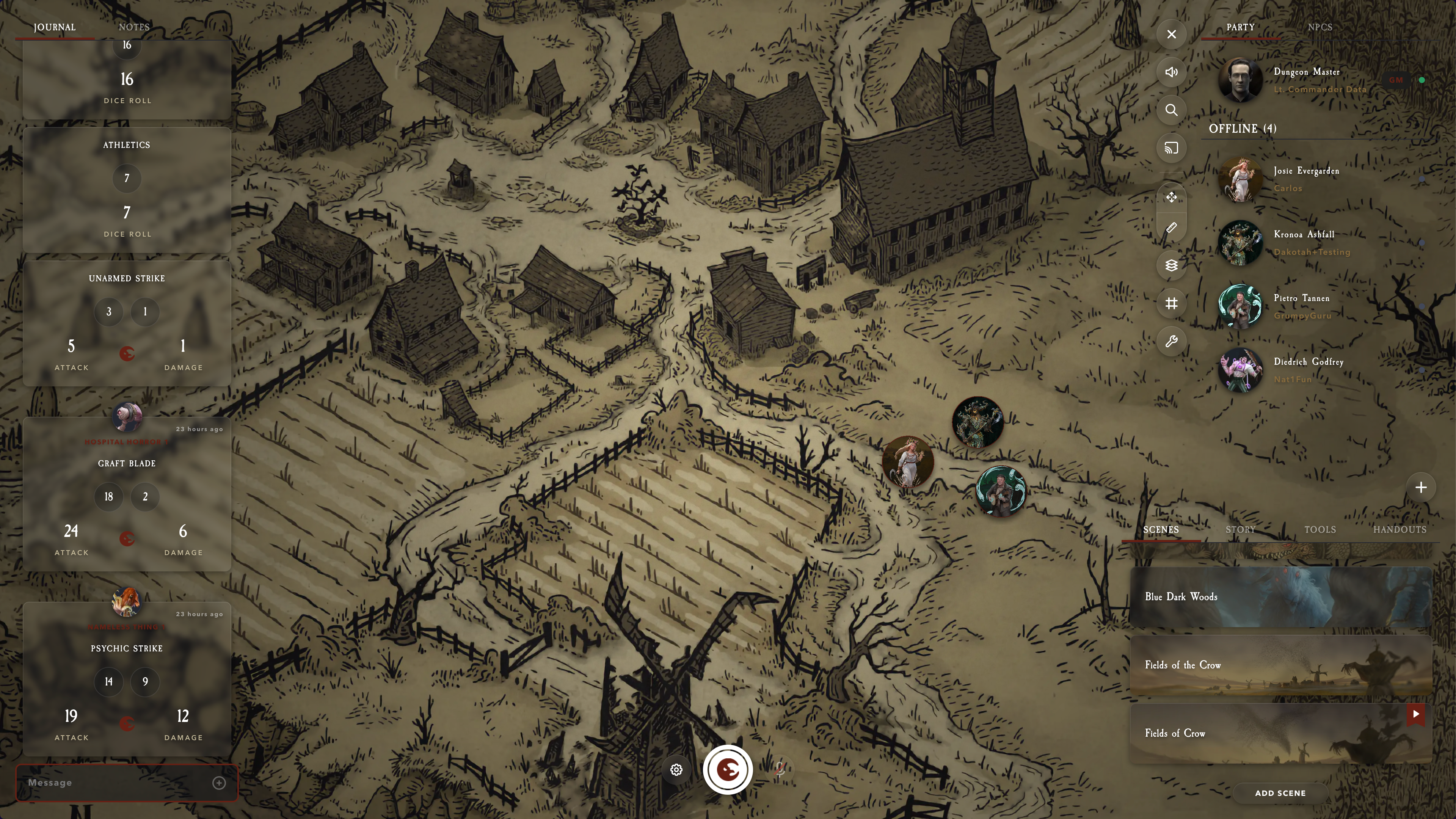Select Fields of the Crow scene
The image size is (1456, 819).
(x=1280, y=665)
